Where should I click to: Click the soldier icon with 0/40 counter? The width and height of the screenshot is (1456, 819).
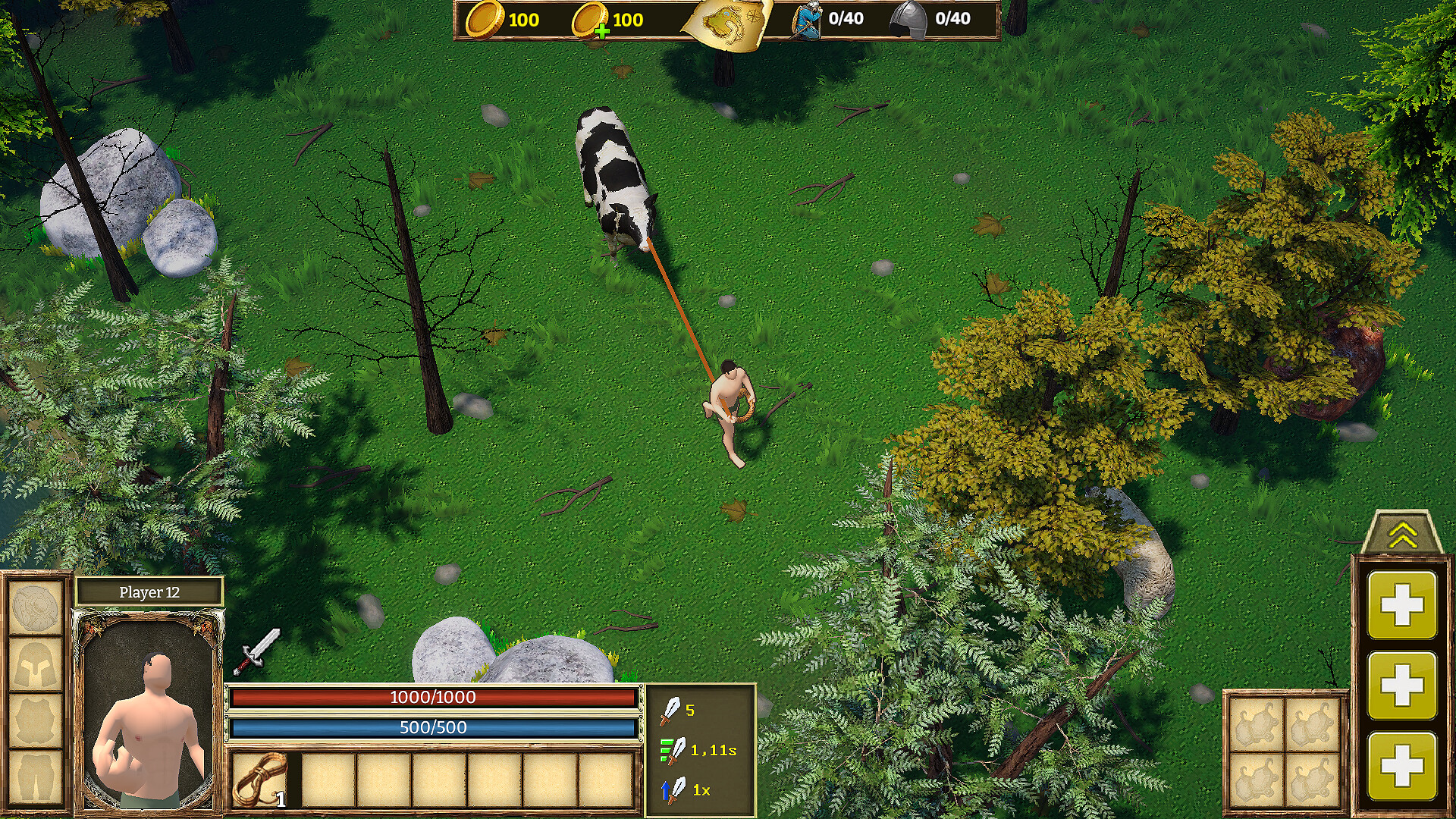pyautogui.click(x=805, y=20)
